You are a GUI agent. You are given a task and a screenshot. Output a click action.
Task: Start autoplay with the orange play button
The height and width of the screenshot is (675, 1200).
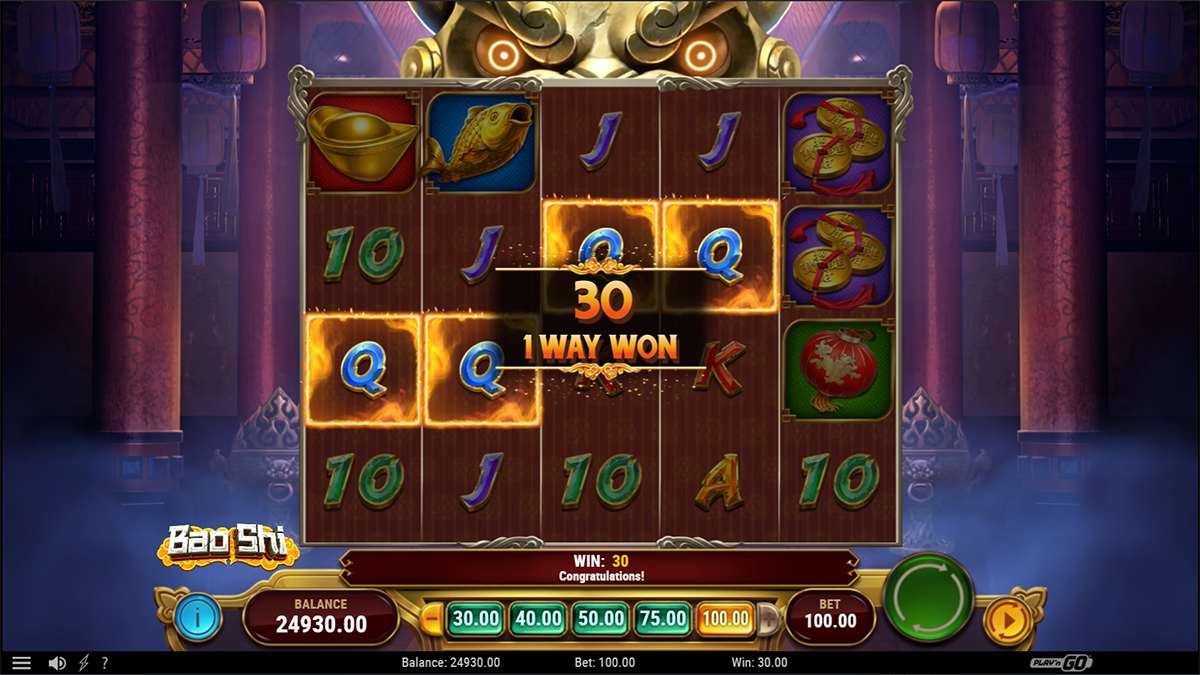[x=1007, y=620]
